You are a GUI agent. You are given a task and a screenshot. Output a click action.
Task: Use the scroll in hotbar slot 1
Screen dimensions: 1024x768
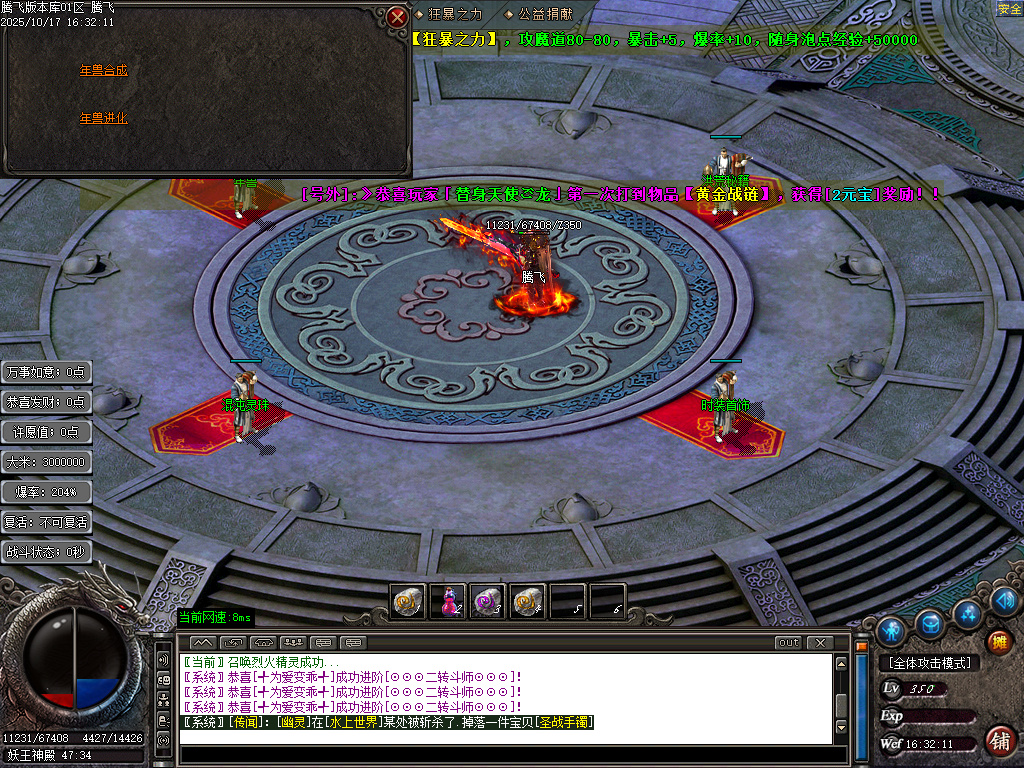tap(408, 601)
